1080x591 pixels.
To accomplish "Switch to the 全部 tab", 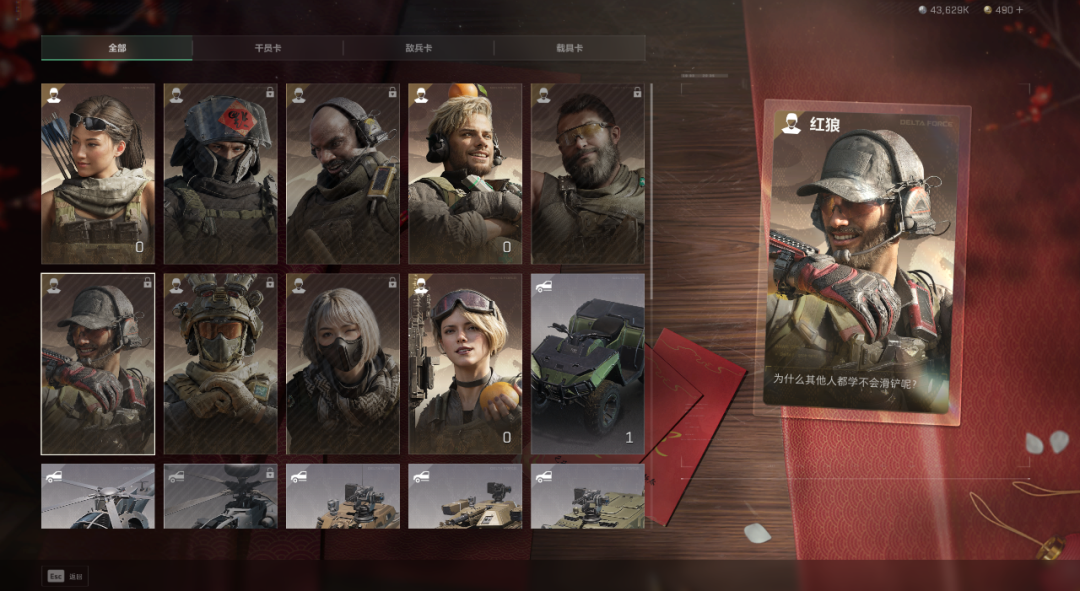I will point(117,48).
